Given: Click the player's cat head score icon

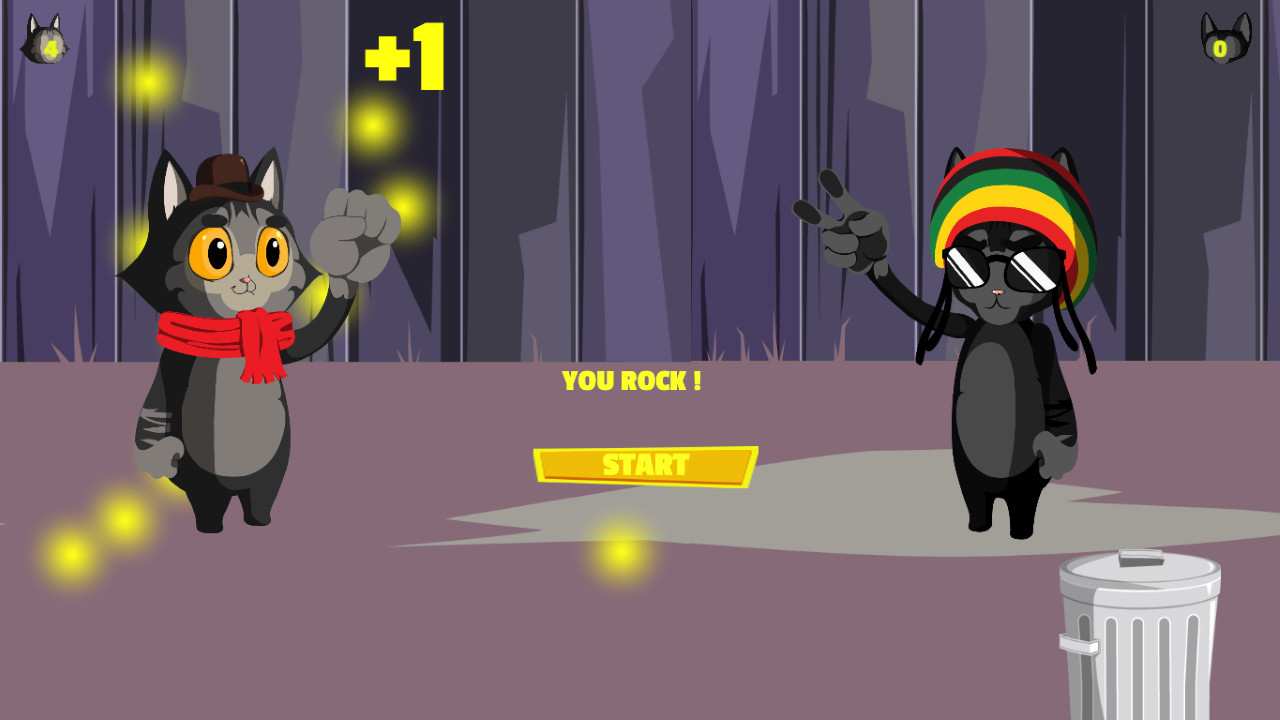Looking at the screenshot, I should tap(45, 40).
